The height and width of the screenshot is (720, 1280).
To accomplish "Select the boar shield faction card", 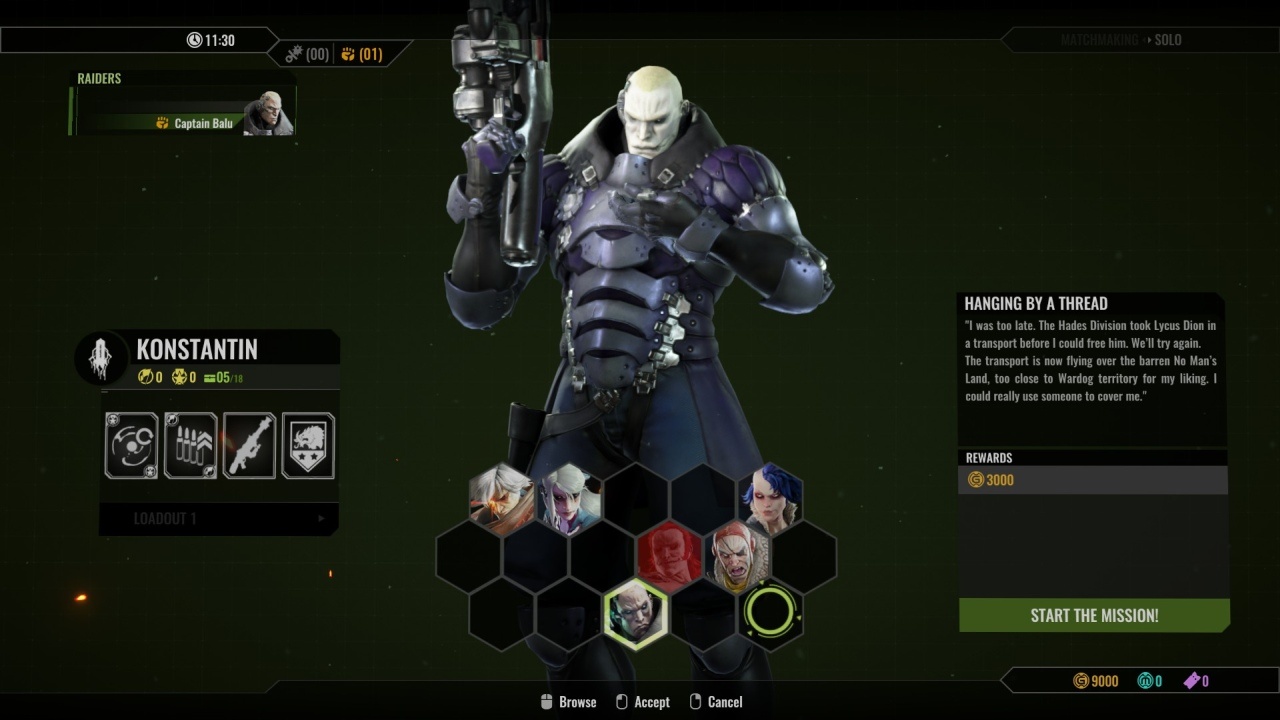I will (x=308, y=445).
